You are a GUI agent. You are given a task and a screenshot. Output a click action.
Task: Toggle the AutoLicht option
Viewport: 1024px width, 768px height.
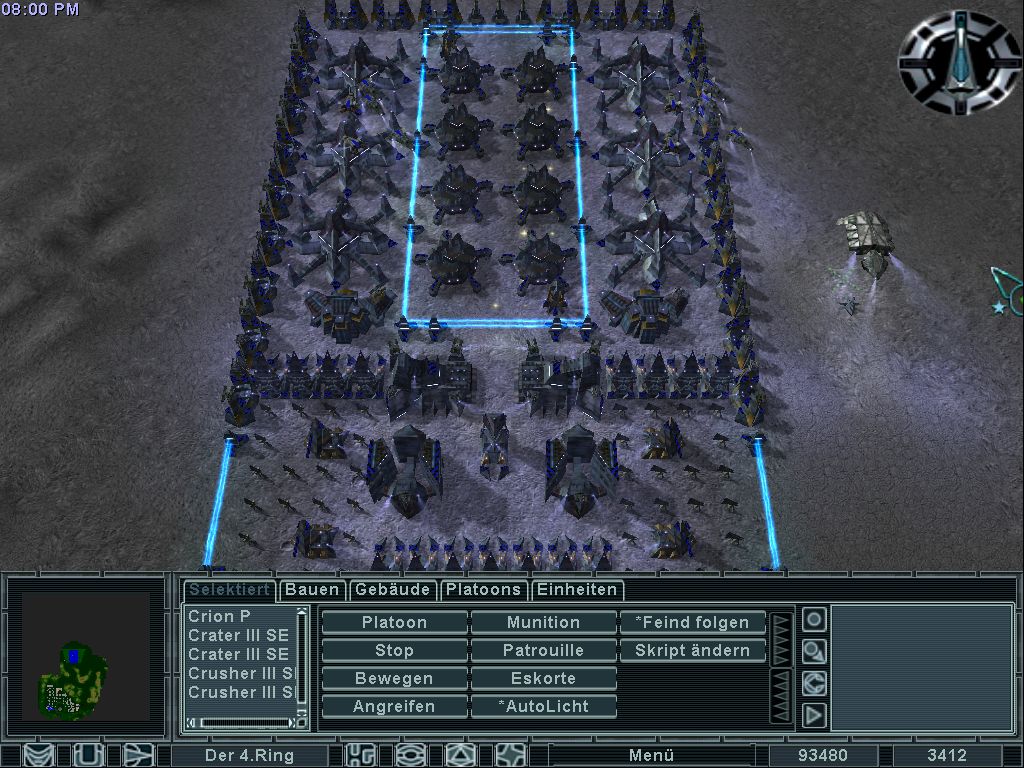point(543,706)
